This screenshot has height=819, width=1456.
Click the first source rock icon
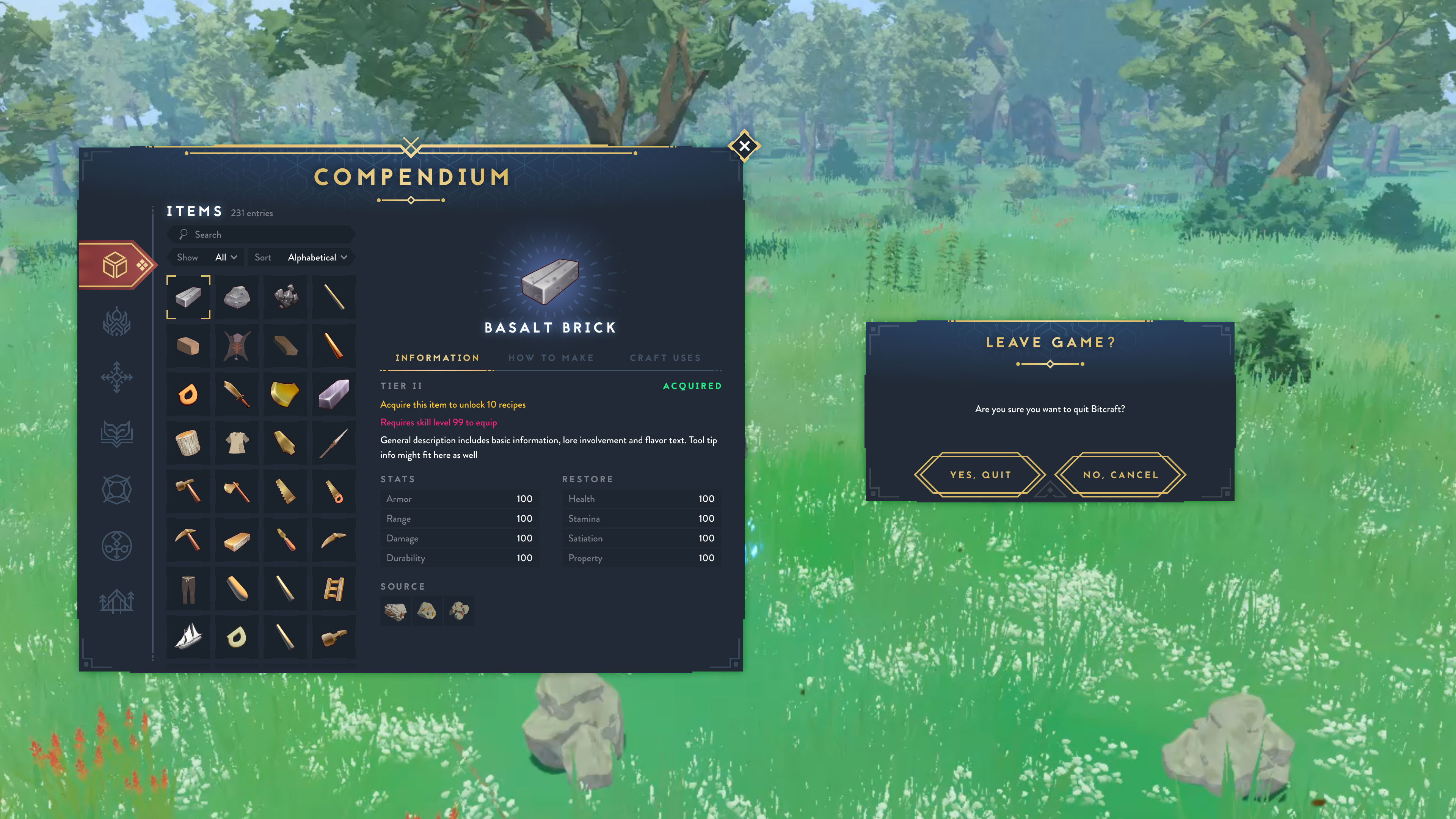[395, 611]
